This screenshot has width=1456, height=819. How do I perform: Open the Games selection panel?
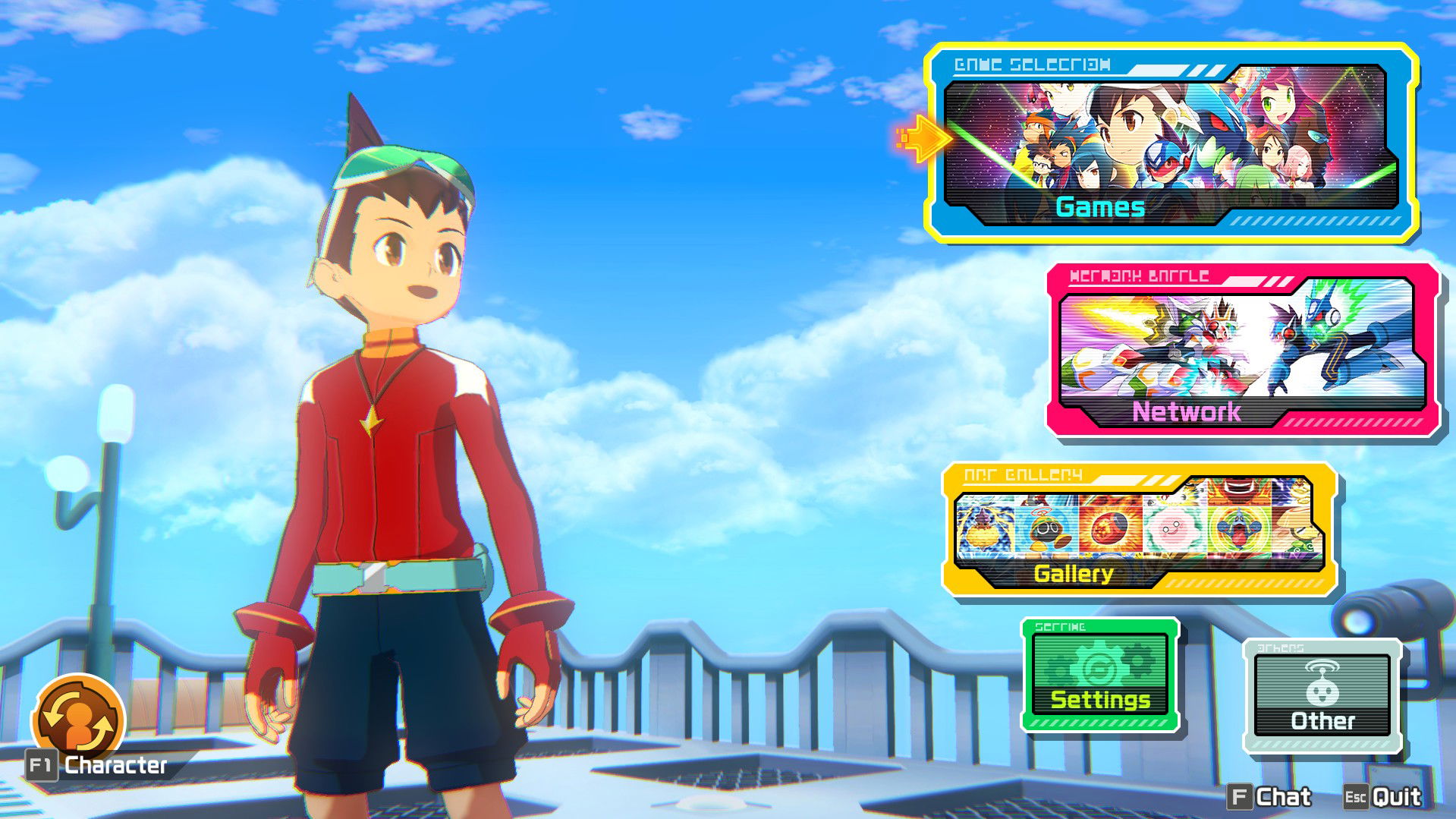click(1171, 144)
